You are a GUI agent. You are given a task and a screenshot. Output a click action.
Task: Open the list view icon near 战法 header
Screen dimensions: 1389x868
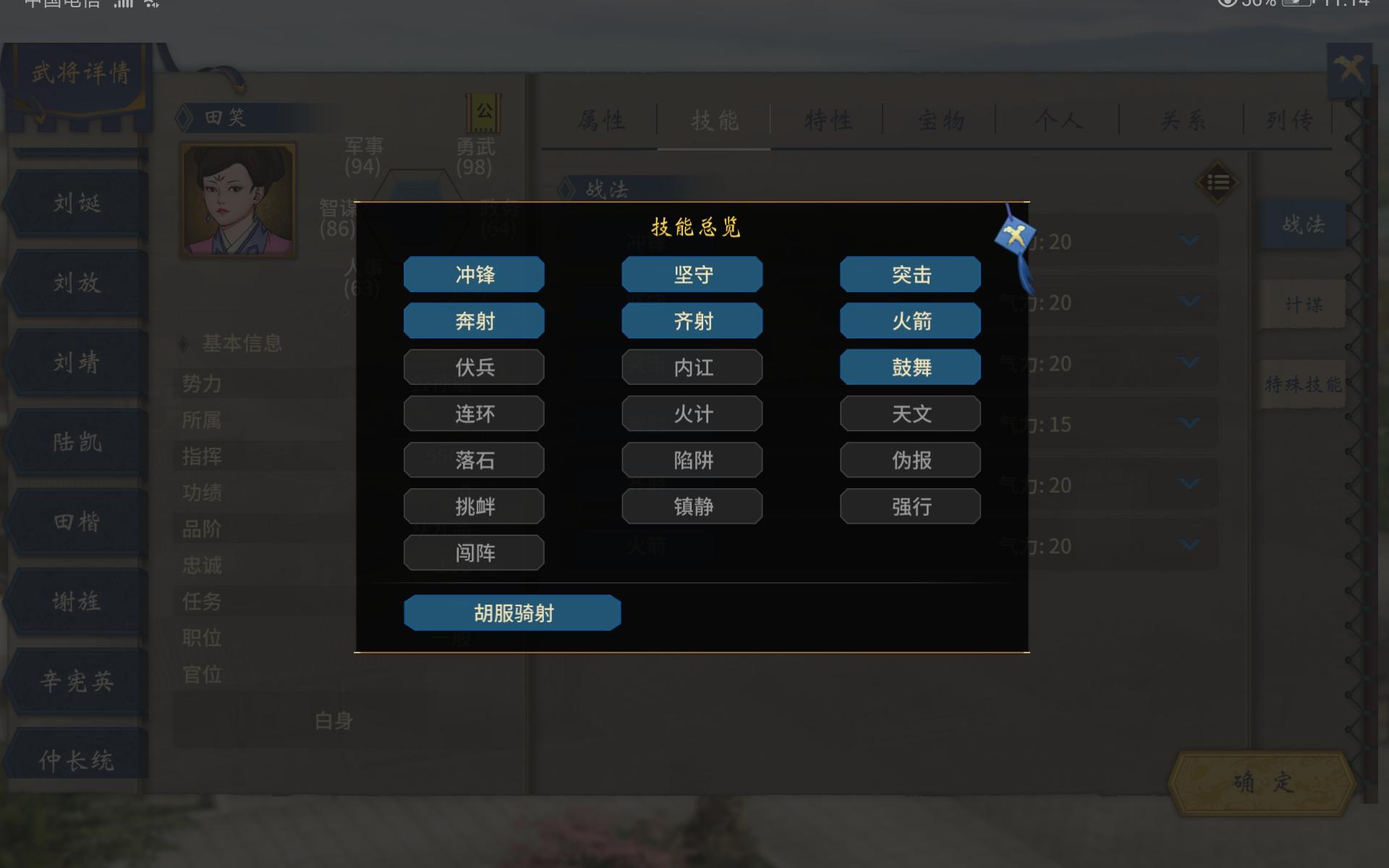tap(1218, 182)
